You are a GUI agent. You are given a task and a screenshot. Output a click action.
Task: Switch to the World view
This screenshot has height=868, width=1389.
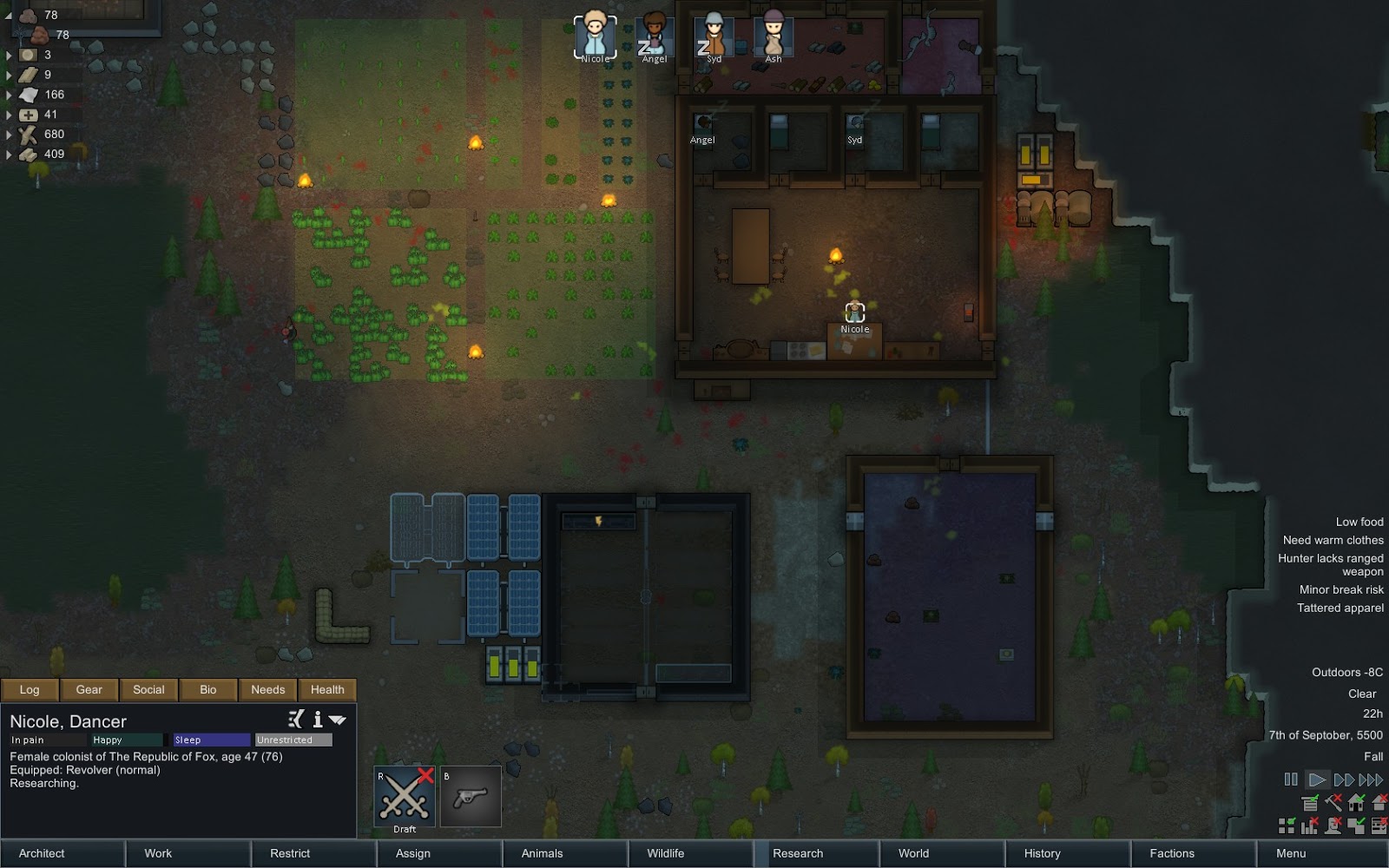coord(913,853)
